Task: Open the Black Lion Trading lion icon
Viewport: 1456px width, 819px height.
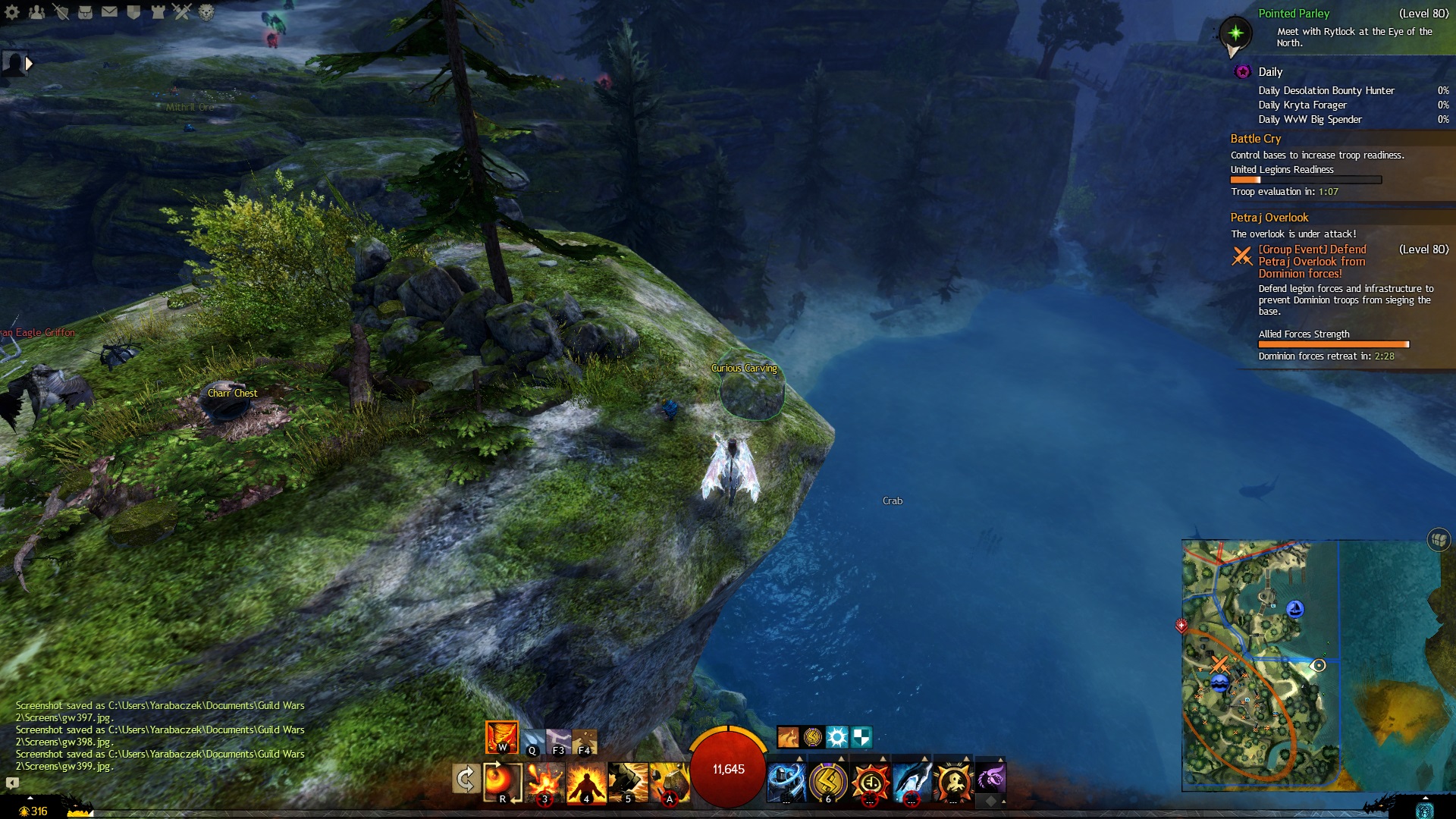Action: click(x=206, y=12)
